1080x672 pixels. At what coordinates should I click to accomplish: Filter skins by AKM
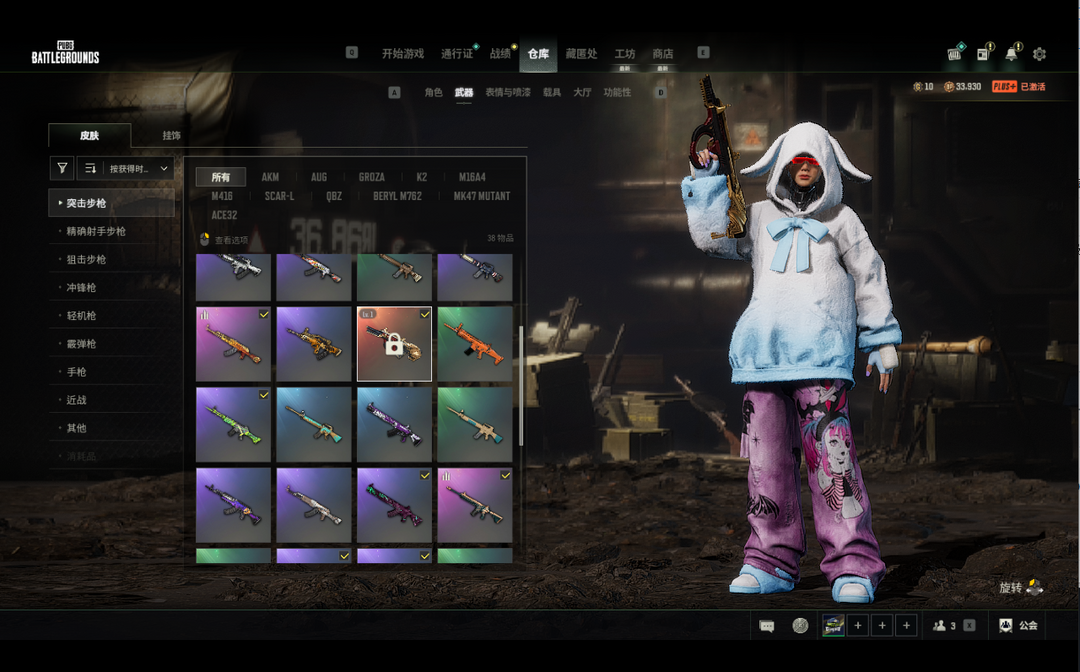click(270, 178)
